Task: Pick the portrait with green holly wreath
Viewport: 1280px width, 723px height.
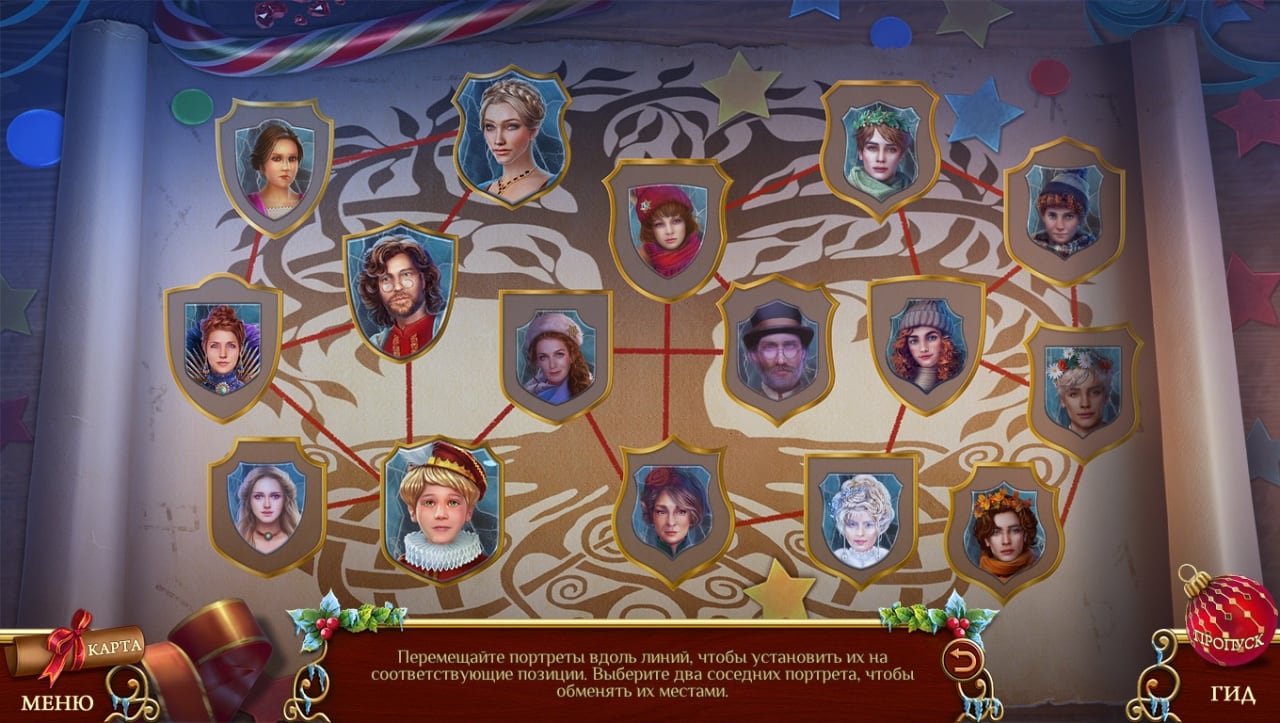Action: click(879, 150)
